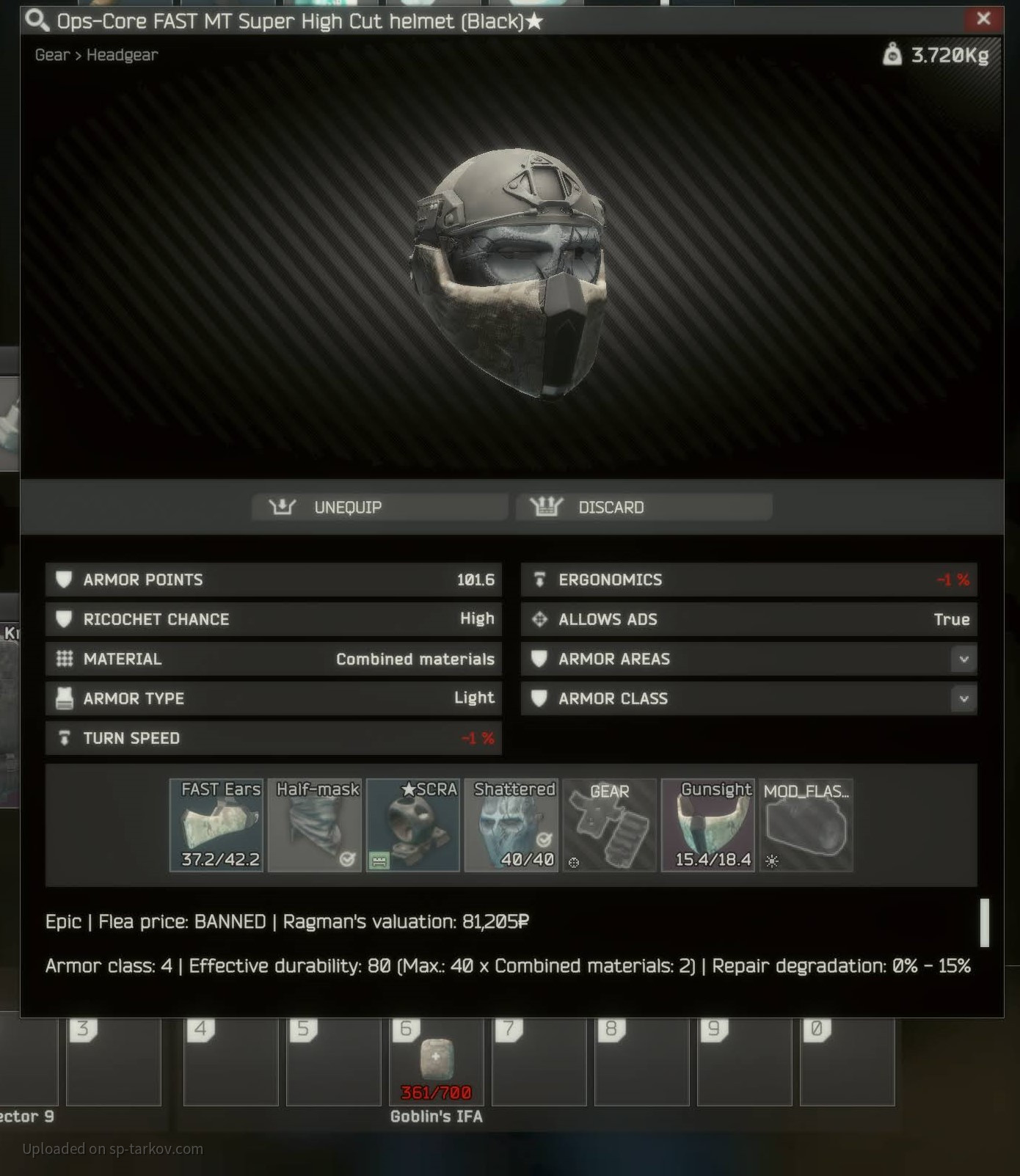Expand the Armor Class dropdown
Screen dimensions: 1020x1176
963,698
